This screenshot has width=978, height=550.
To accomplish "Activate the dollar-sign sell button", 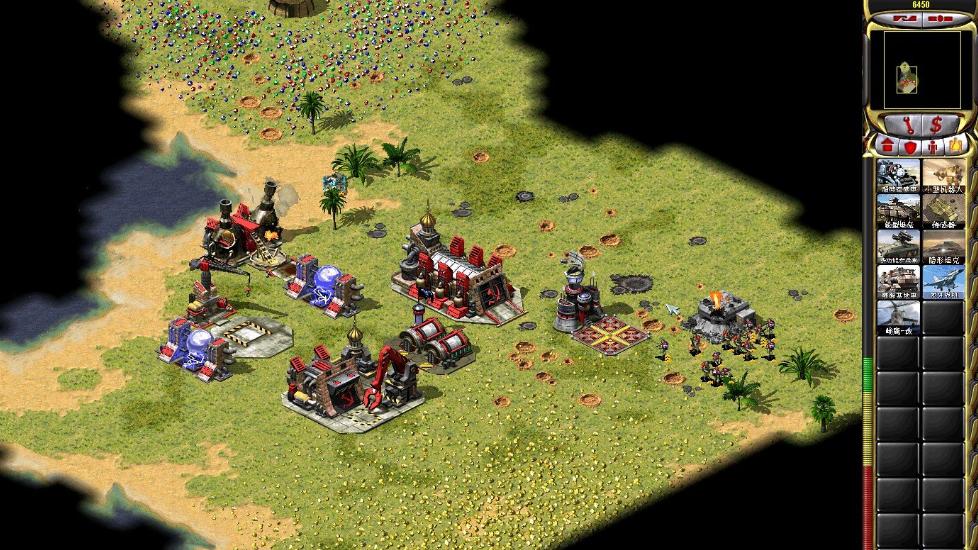I will click(x=936, y=125).
